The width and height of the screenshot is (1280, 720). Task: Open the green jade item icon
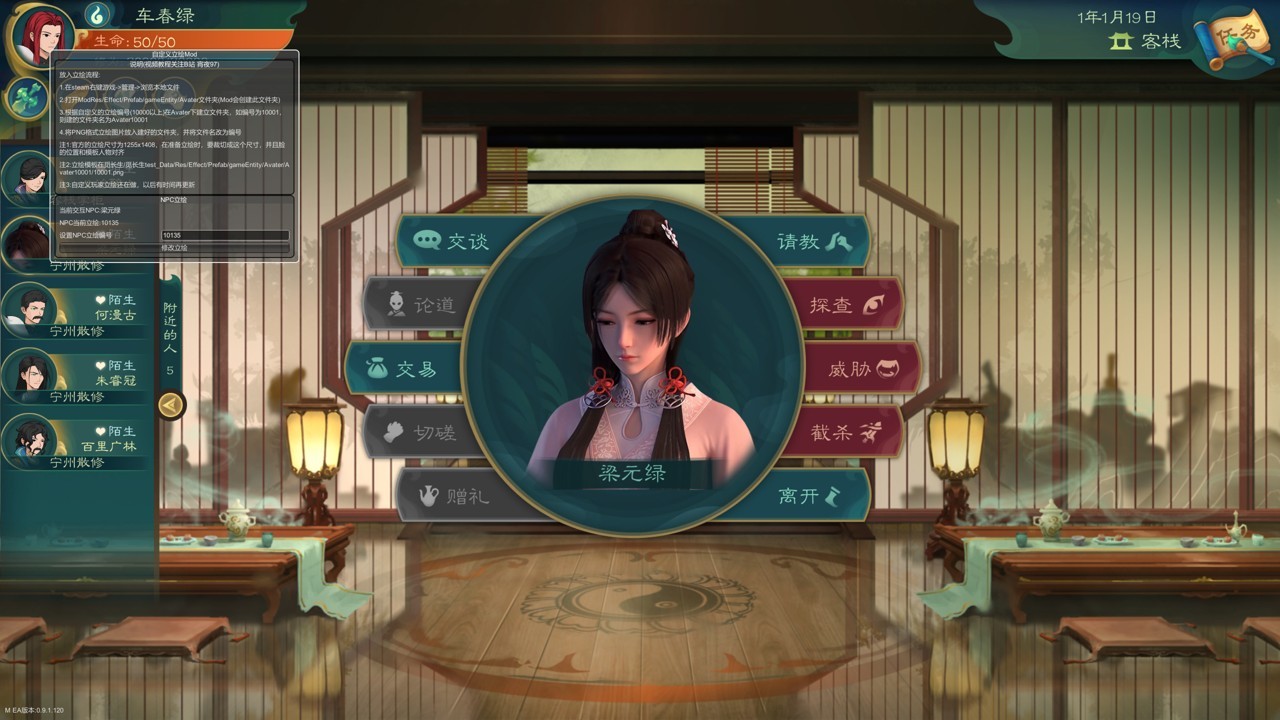point(24,97)
